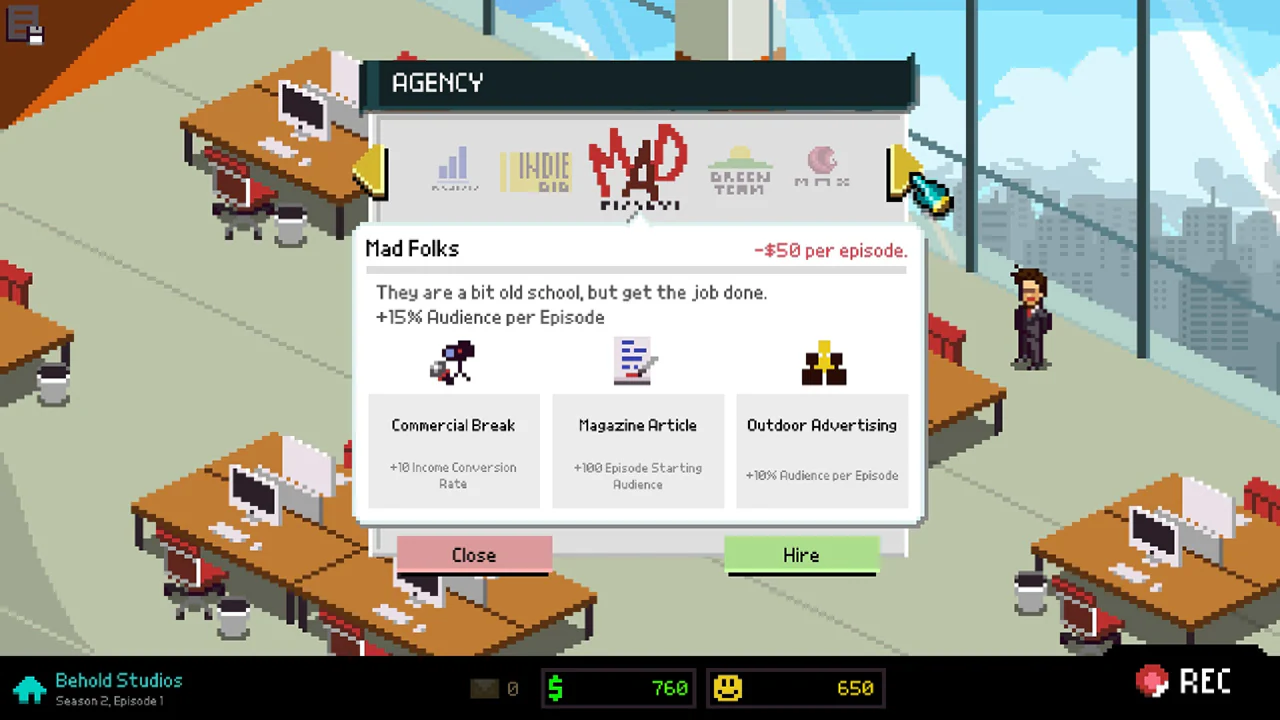1280x720 pixels.
Task: Hire the Mad Folks agency
Action: point(800,555)
